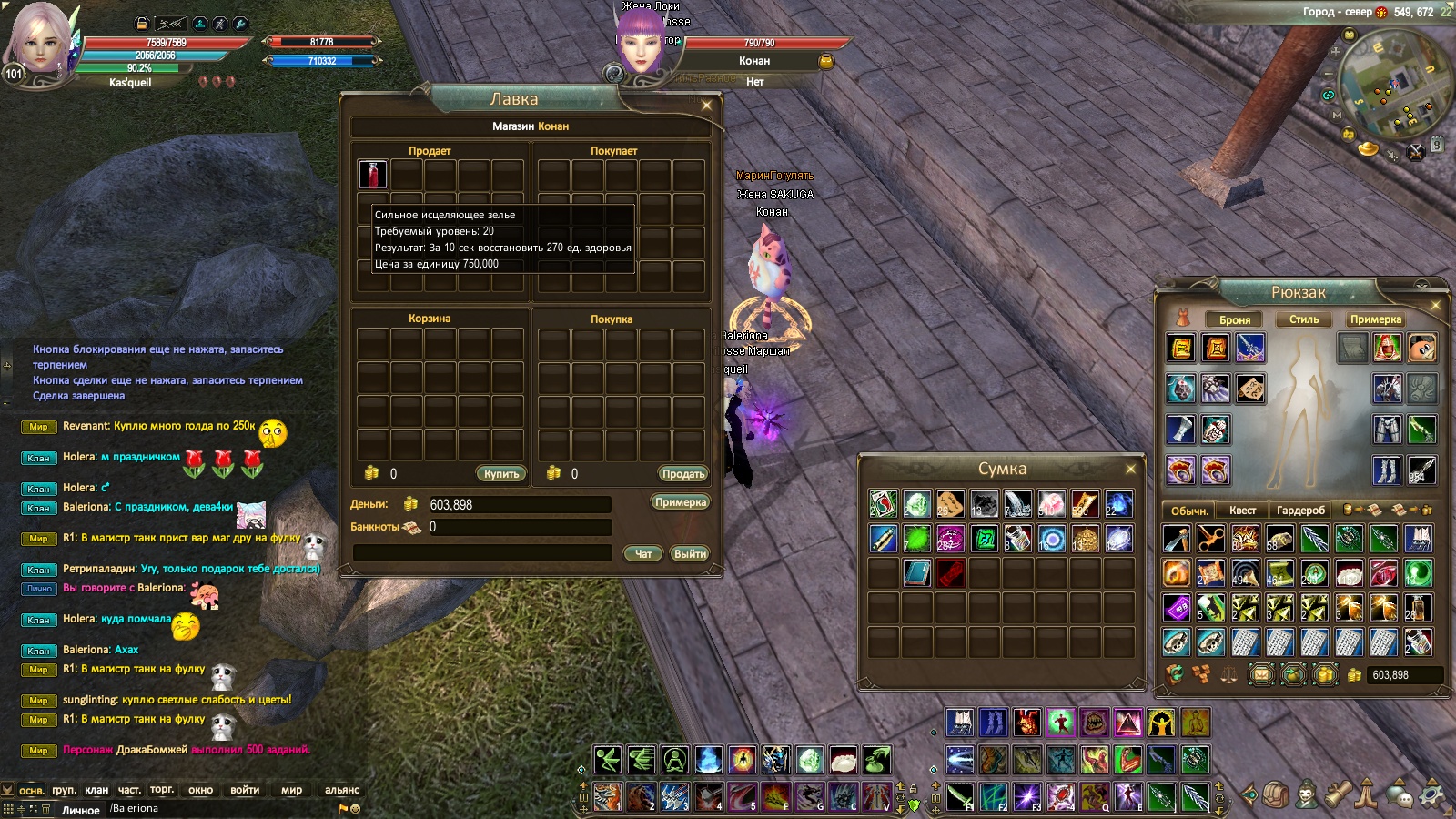Select the blue book item in bag
Screen dimensions: 1456x819
(916, 573)
